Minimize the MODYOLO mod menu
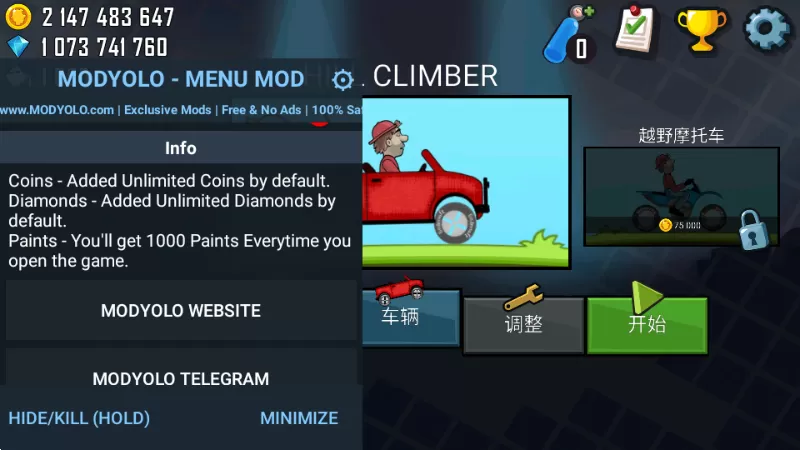800x450 pixels. coord(299,418)
